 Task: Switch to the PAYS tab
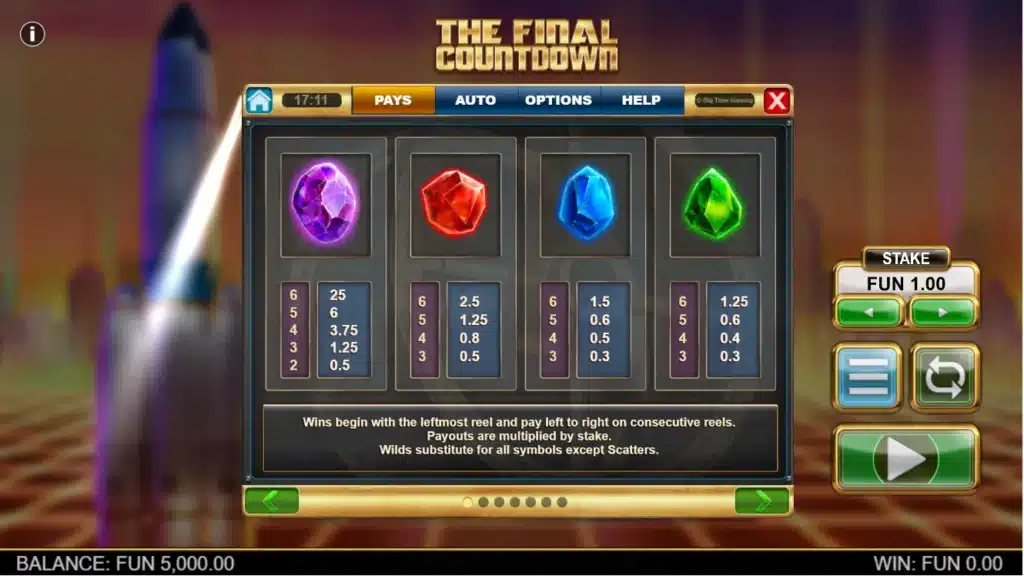[393, 100]
